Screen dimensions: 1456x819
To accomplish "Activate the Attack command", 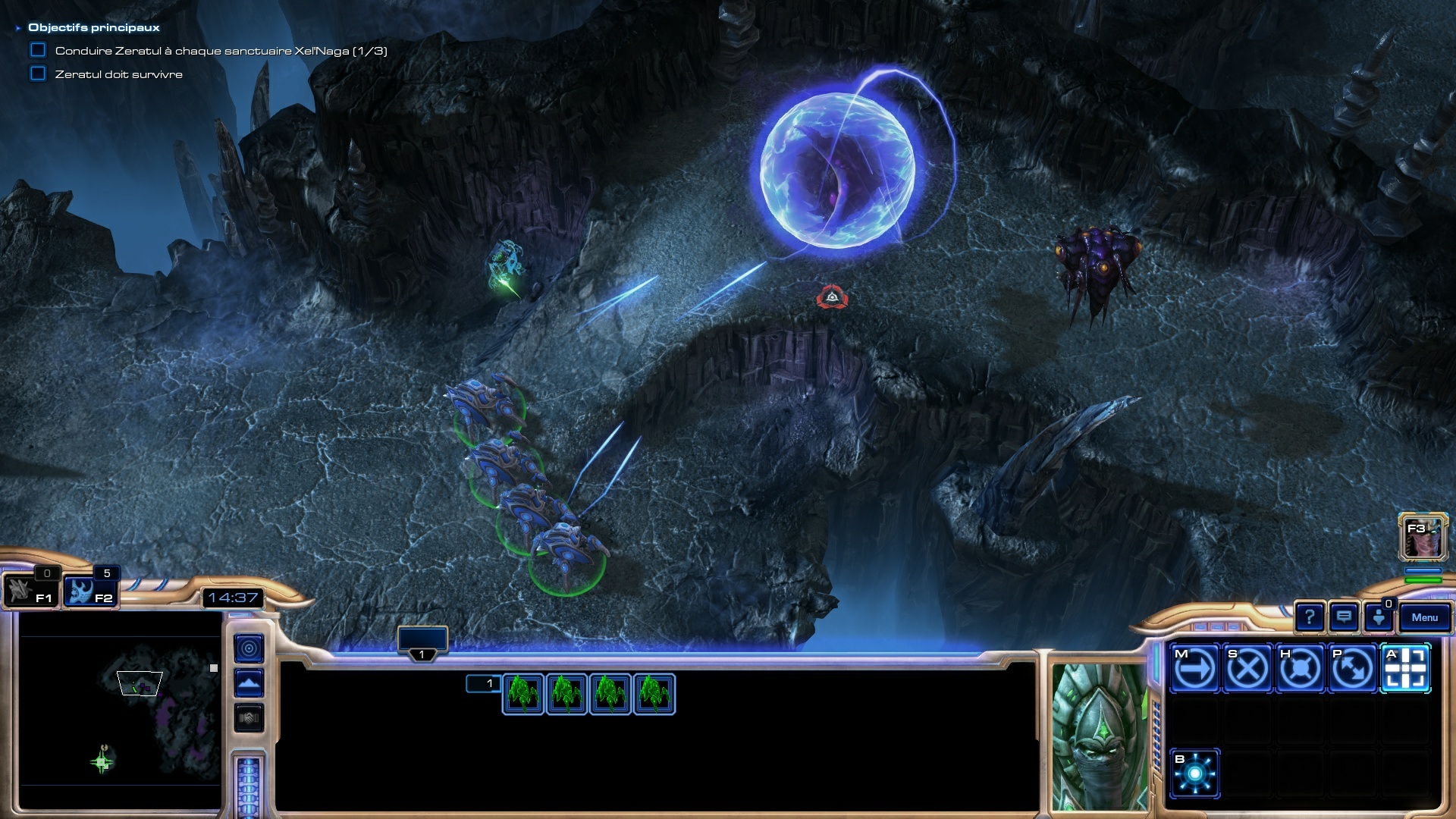I will 1405,669.
